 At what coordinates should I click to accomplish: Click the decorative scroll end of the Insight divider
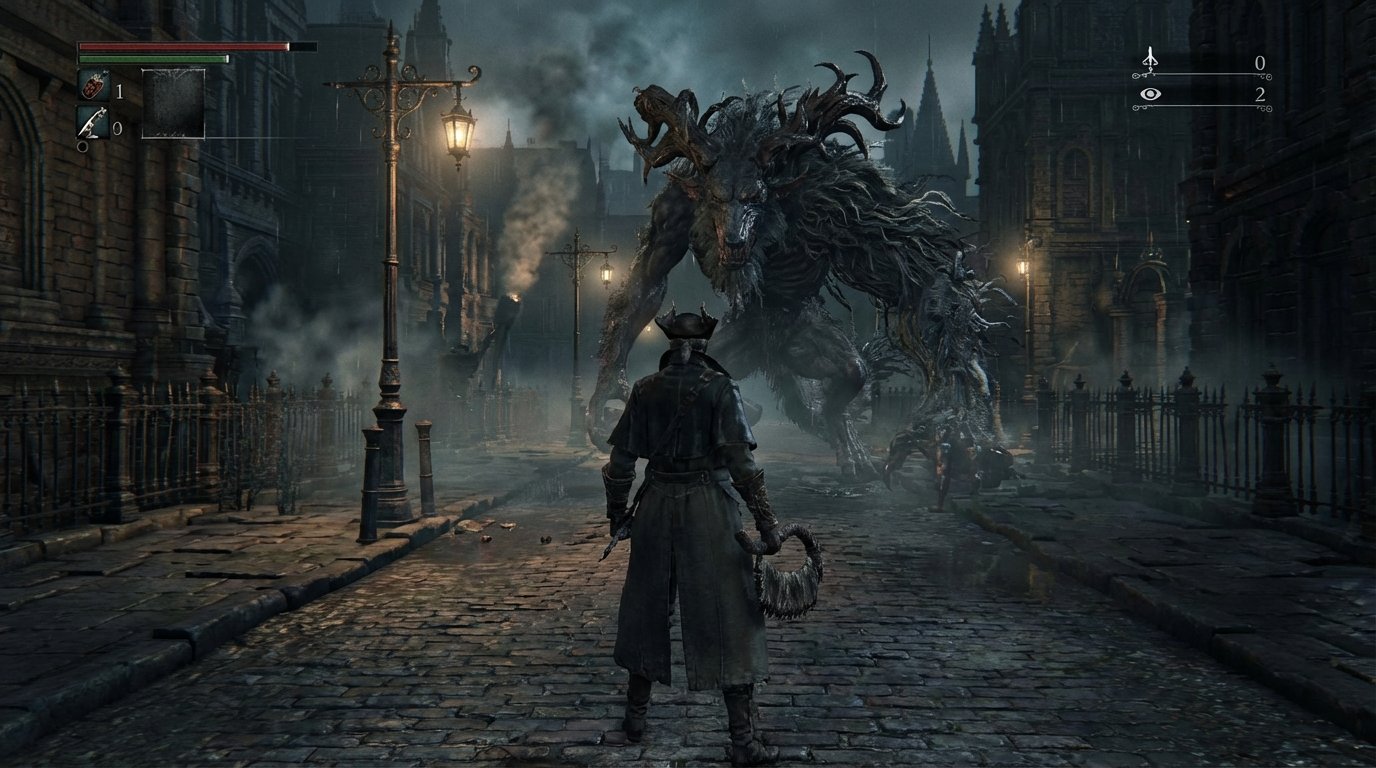(x=1266, y=106)
